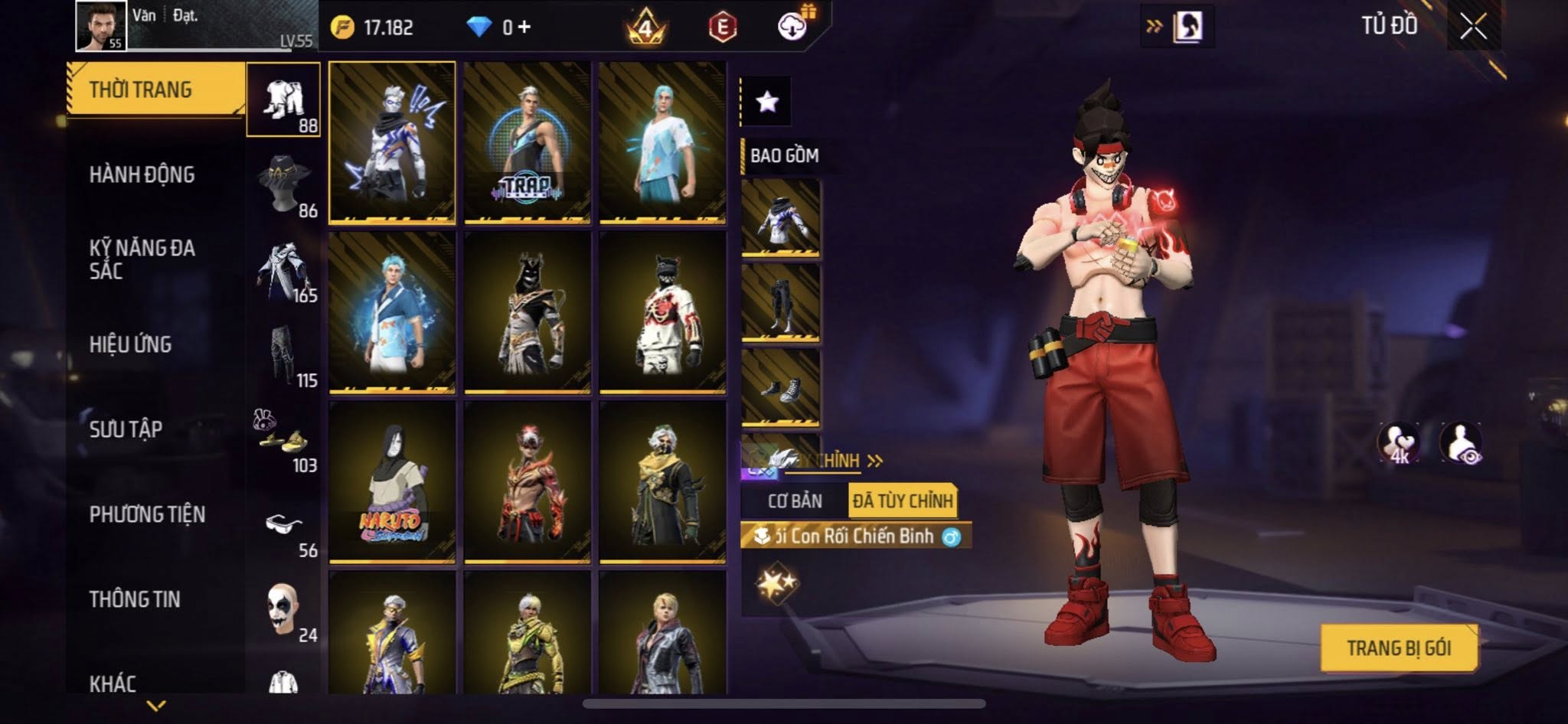The image size is (1568, 724).
Task: Choose the Naruto Orochimaru outfit bundle
Action: 392,482
